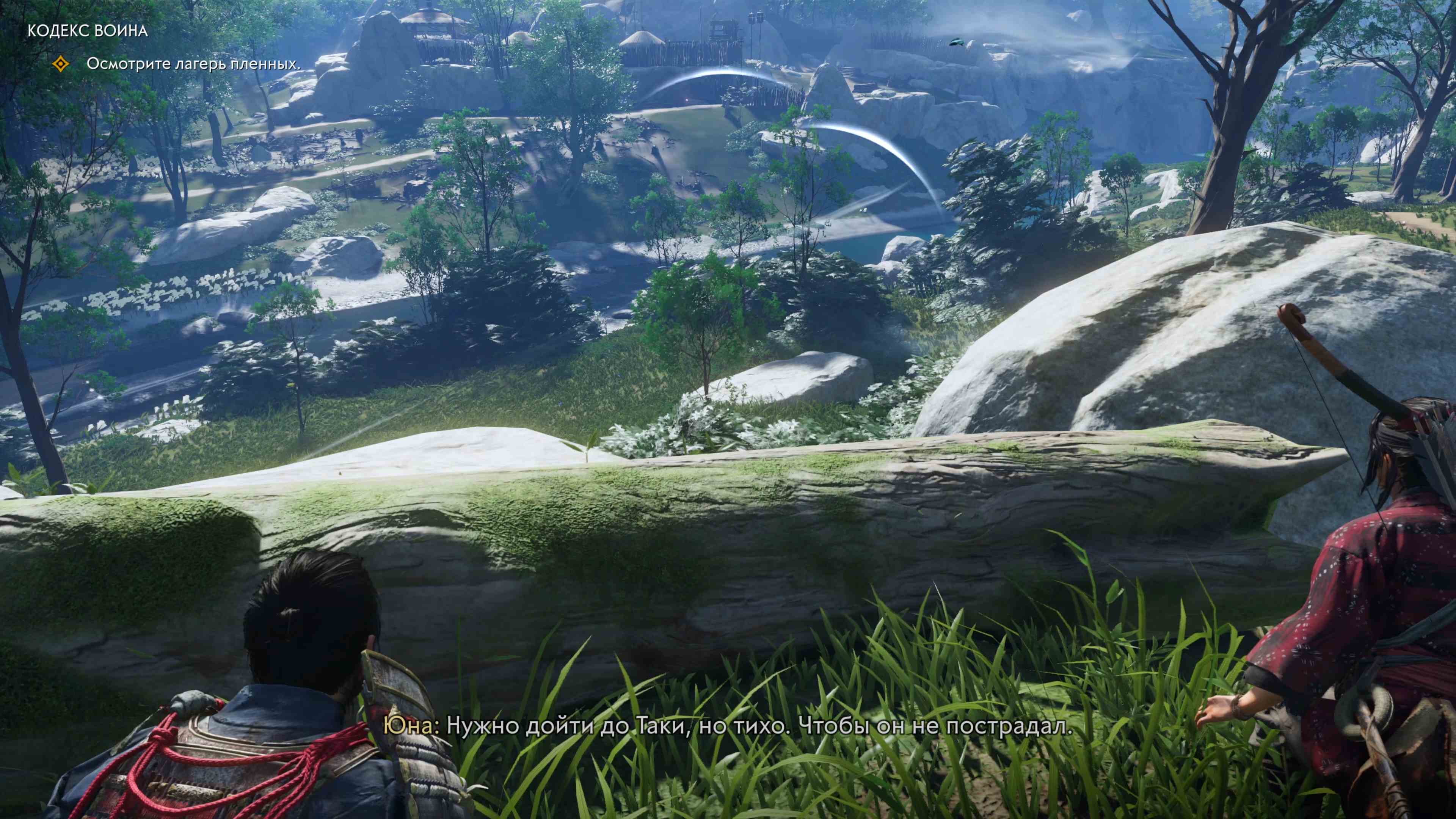Click the gold diamond objective marker icon

click(60, 64)
